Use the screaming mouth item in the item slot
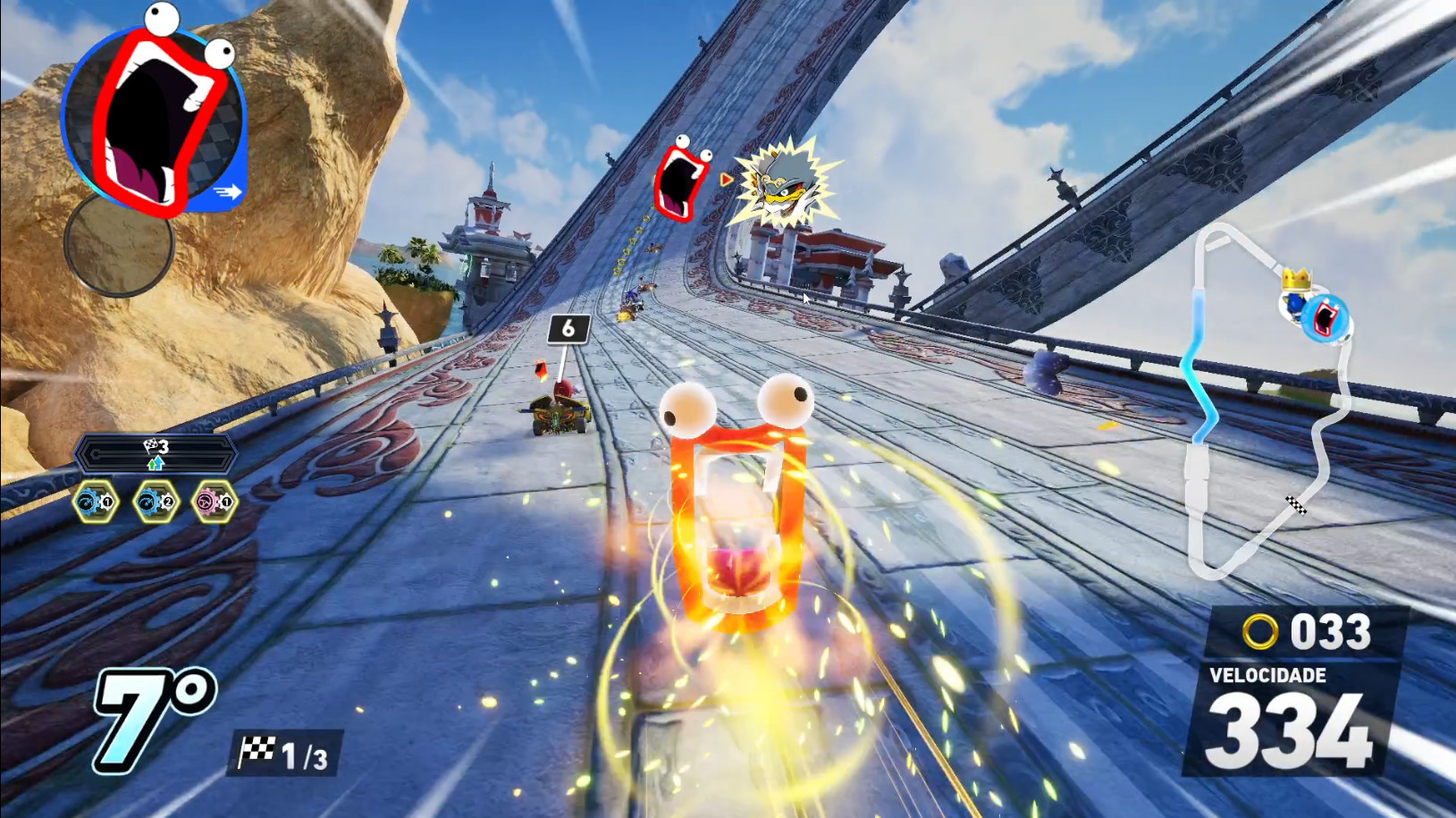Screen dimensions: 1456x818 [154, 116]
